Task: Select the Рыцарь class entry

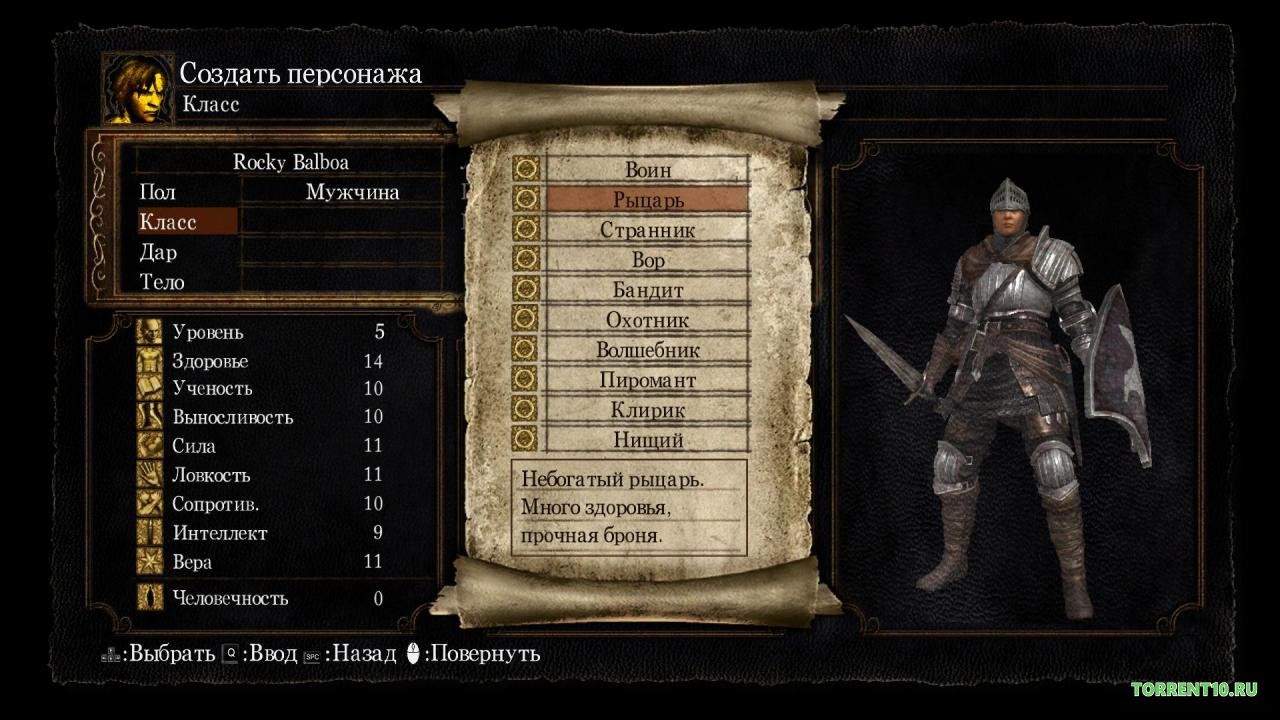Action: [647, 200]
